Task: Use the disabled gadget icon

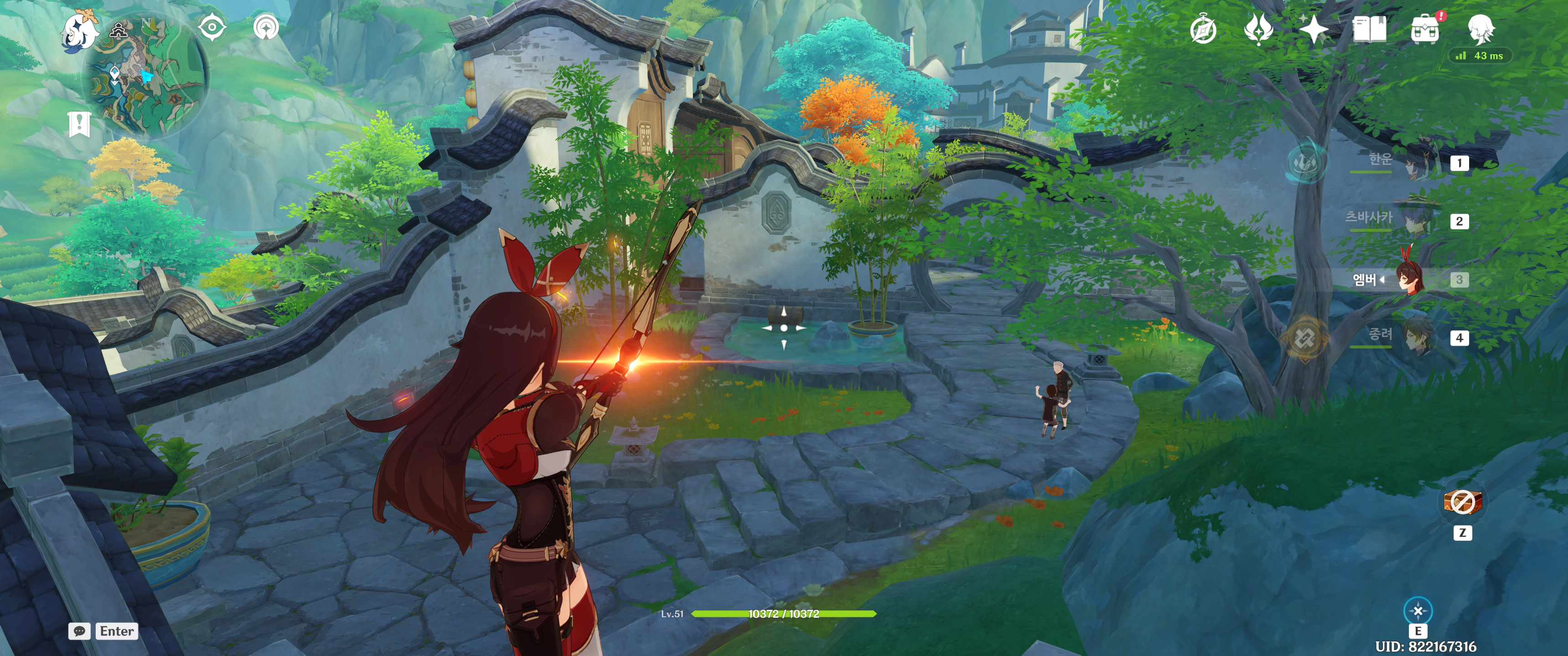Action: pos(1462,502)
